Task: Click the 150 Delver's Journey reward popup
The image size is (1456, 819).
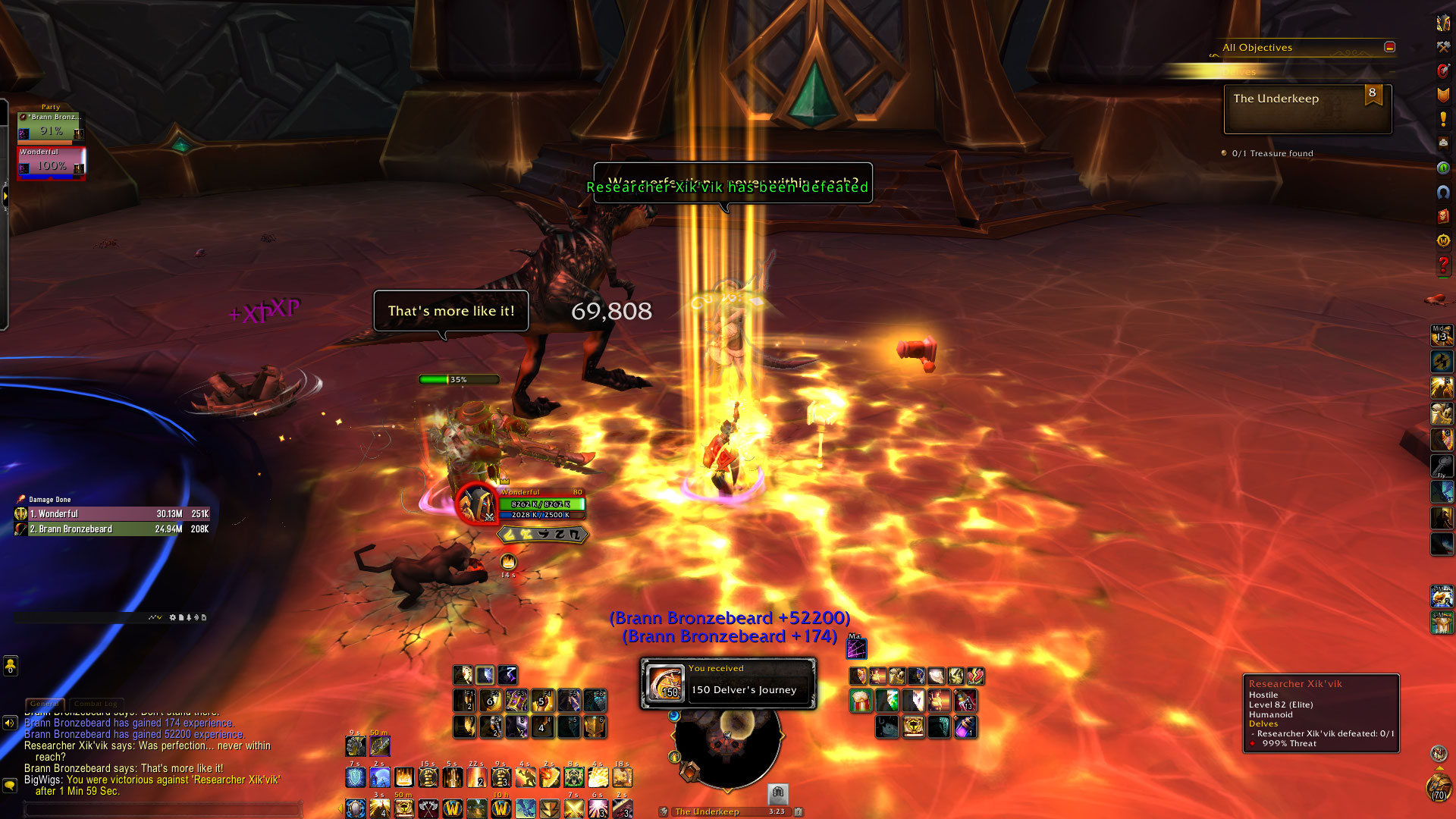Action: point(728,683)
